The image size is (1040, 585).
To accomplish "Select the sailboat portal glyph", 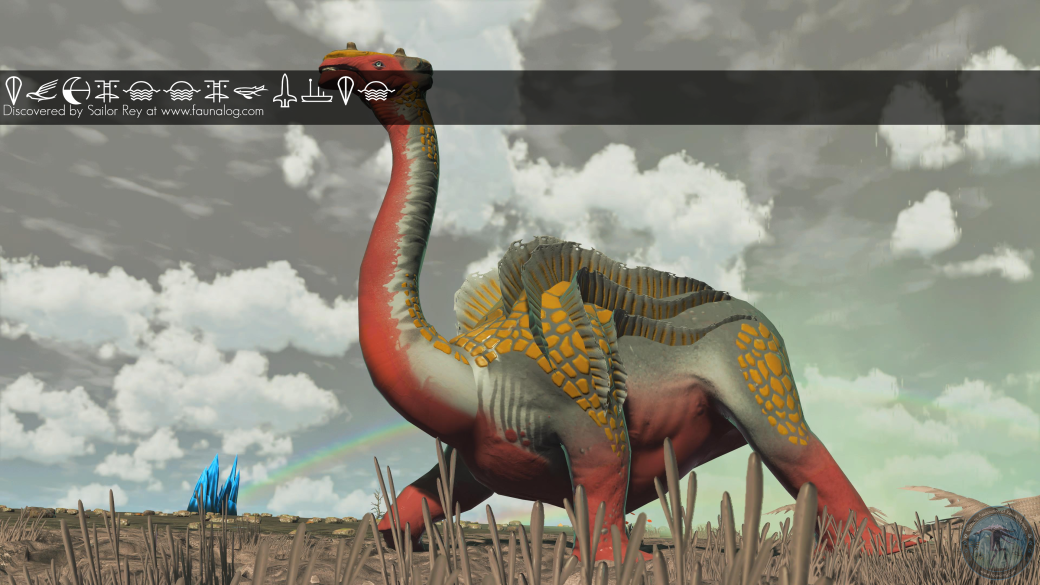I will [x=316, y=91].
